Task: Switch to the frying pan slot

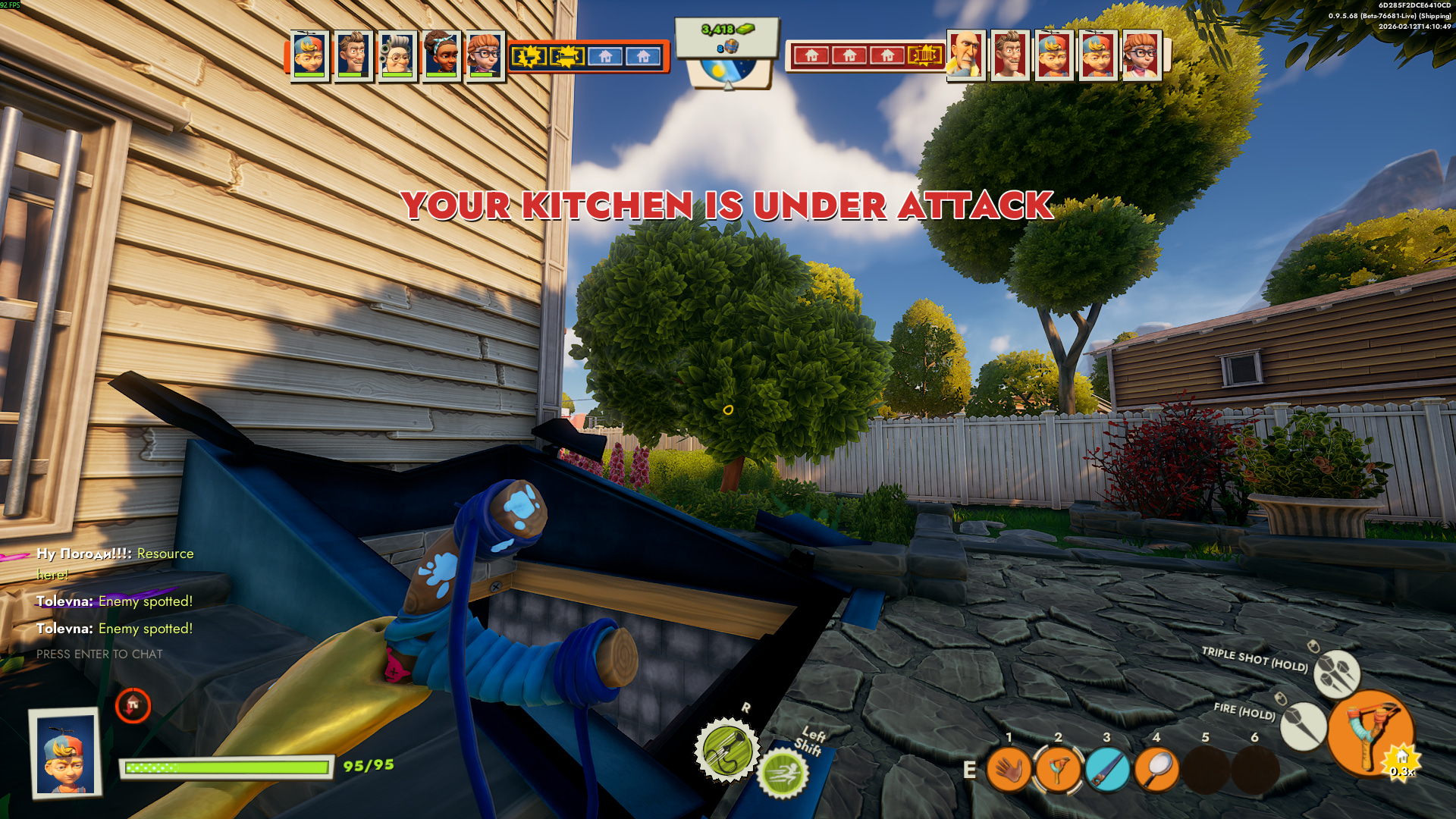Action: [x=1156, y=770]
